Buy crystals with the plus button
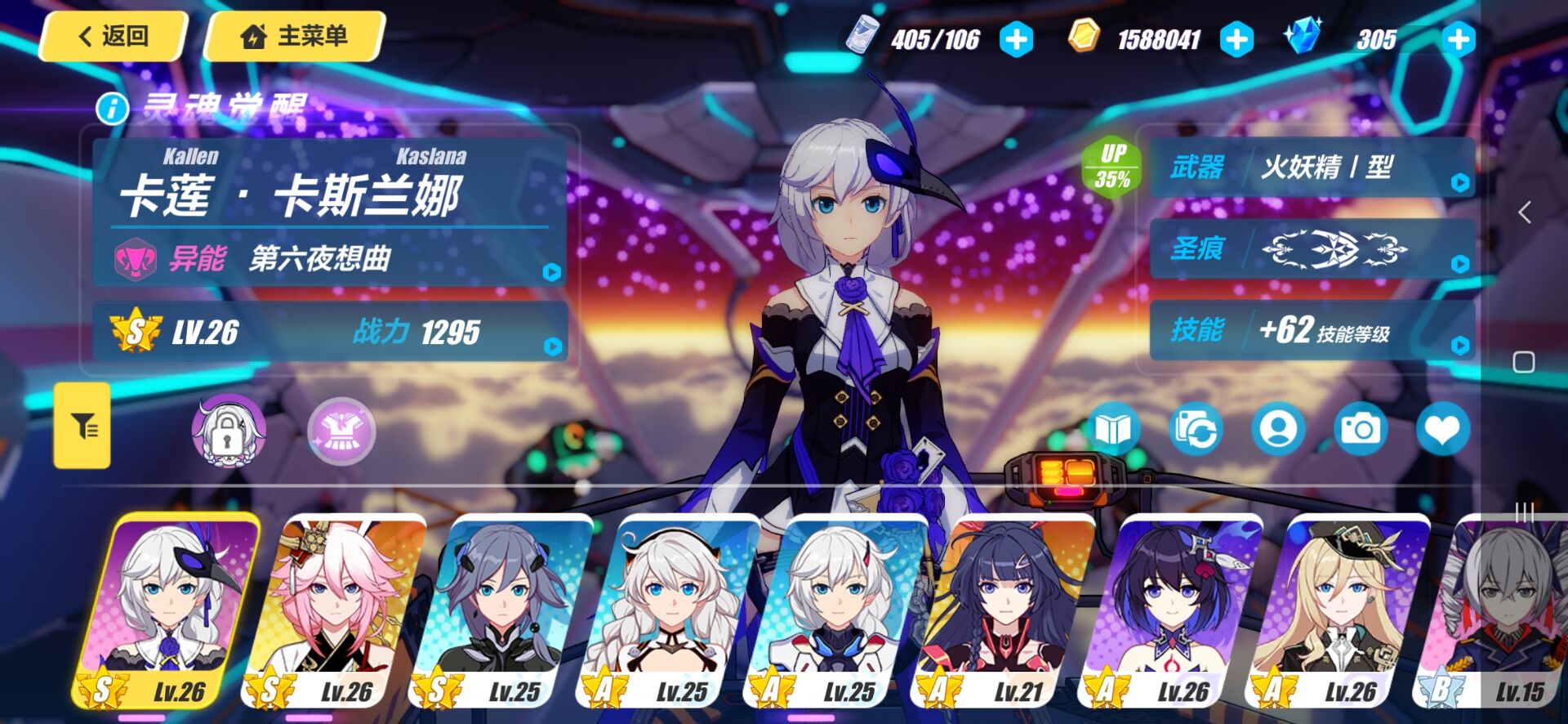Image resolution: width=1568 pixels, height=724 pixels. (1458, 40)
